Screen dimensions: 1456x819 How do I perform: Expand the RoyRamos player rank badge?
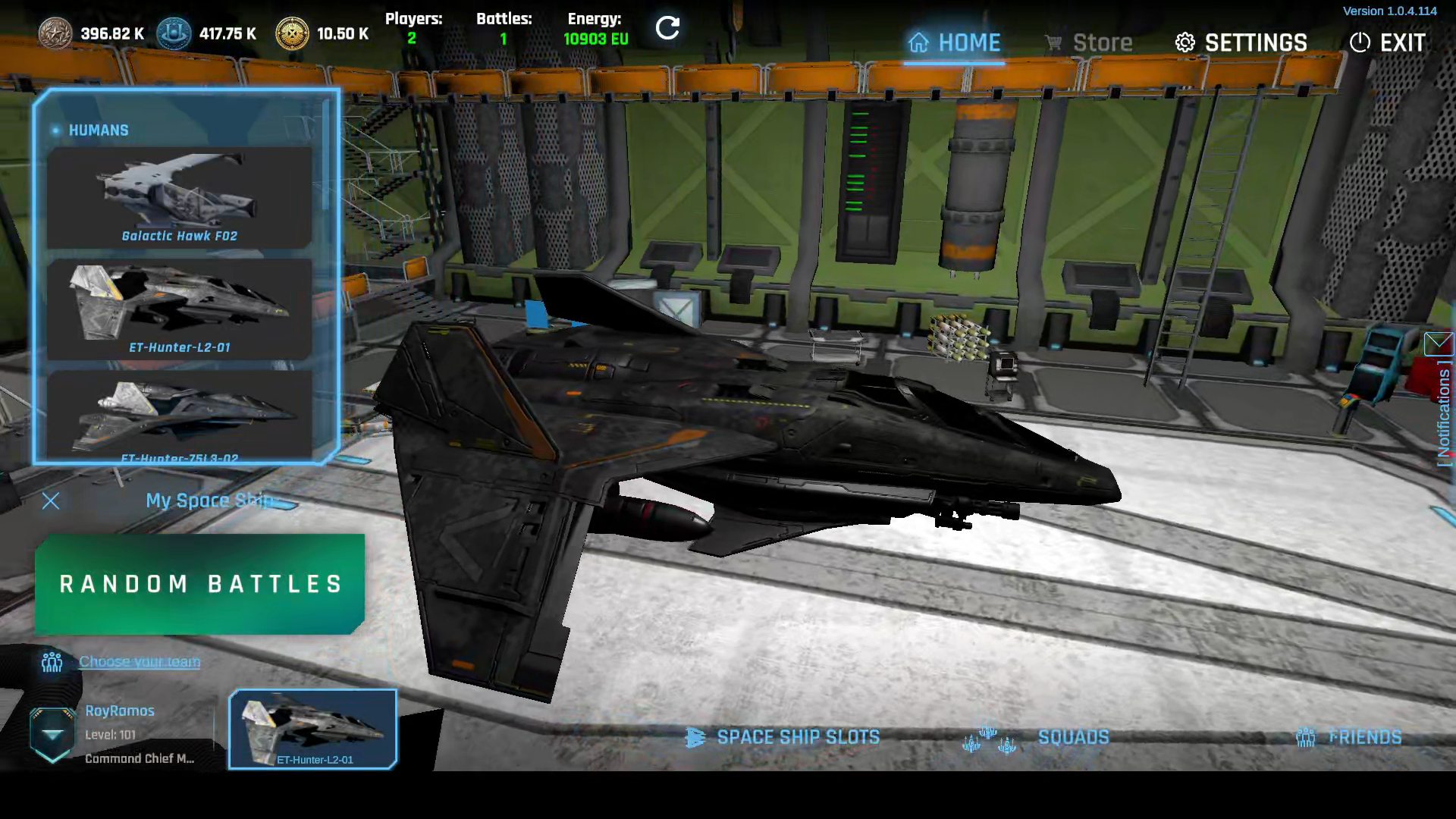tap(52, 734)
